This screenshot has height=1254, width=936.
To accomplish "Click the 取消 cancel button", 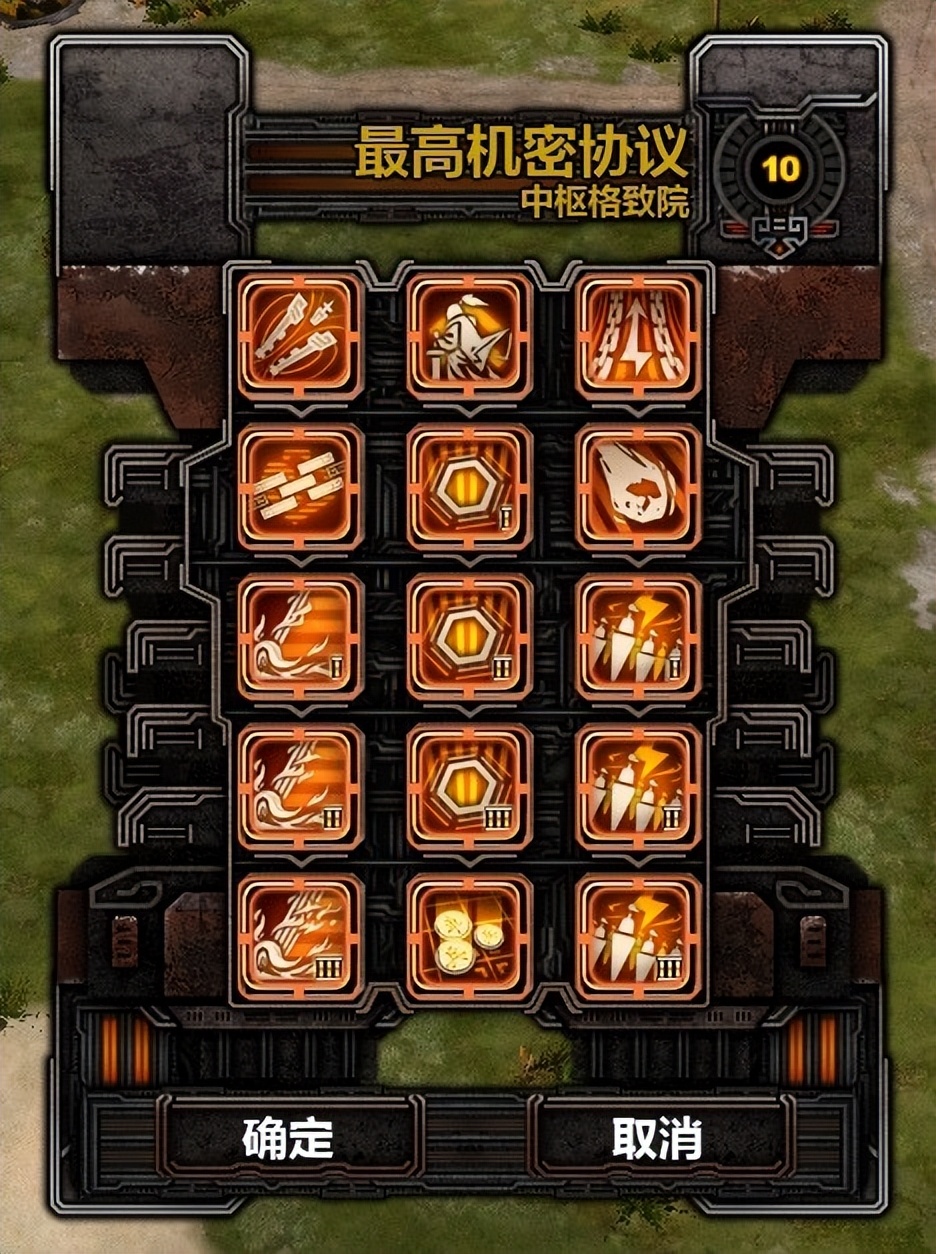I will [x=657, y=1139].
